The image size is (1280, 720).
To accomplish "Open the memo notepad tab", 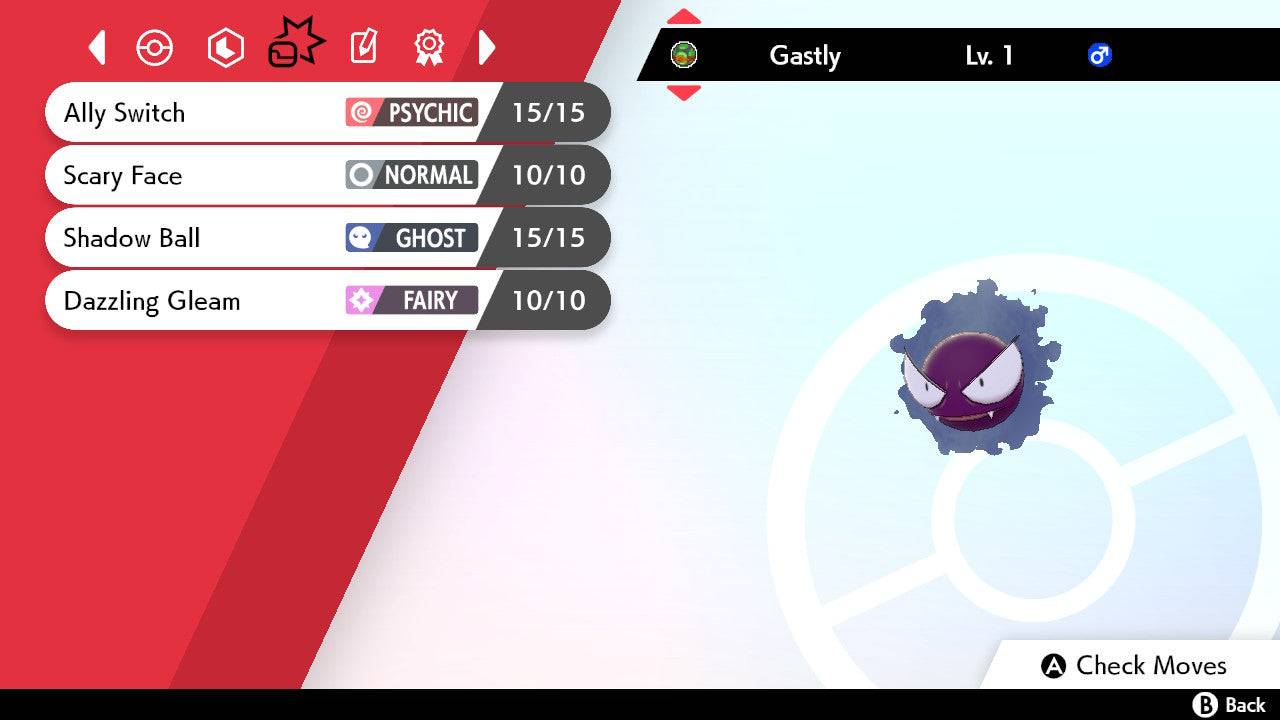I will click(x=362, y=47).
